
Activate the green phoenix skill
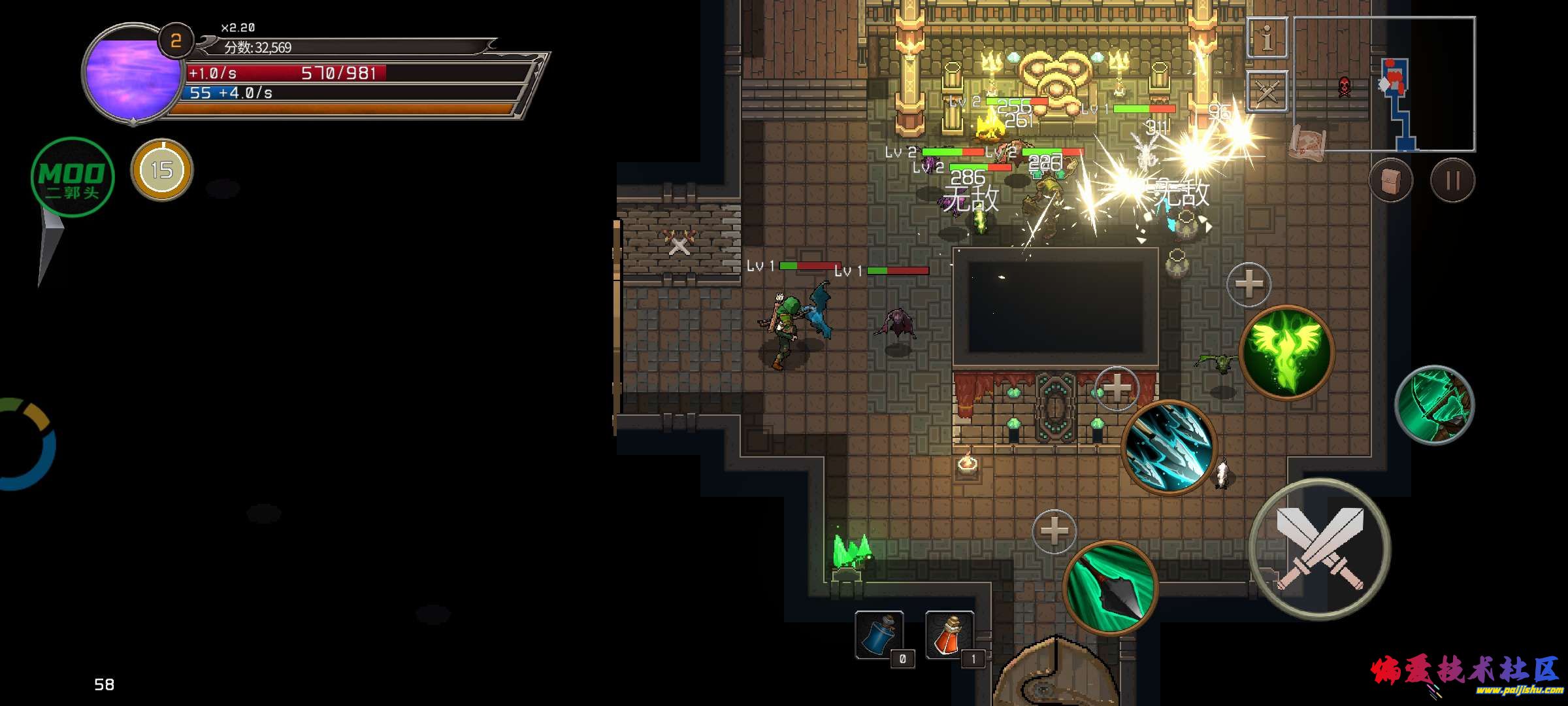pyautogui.click(x=1286, y=353)
